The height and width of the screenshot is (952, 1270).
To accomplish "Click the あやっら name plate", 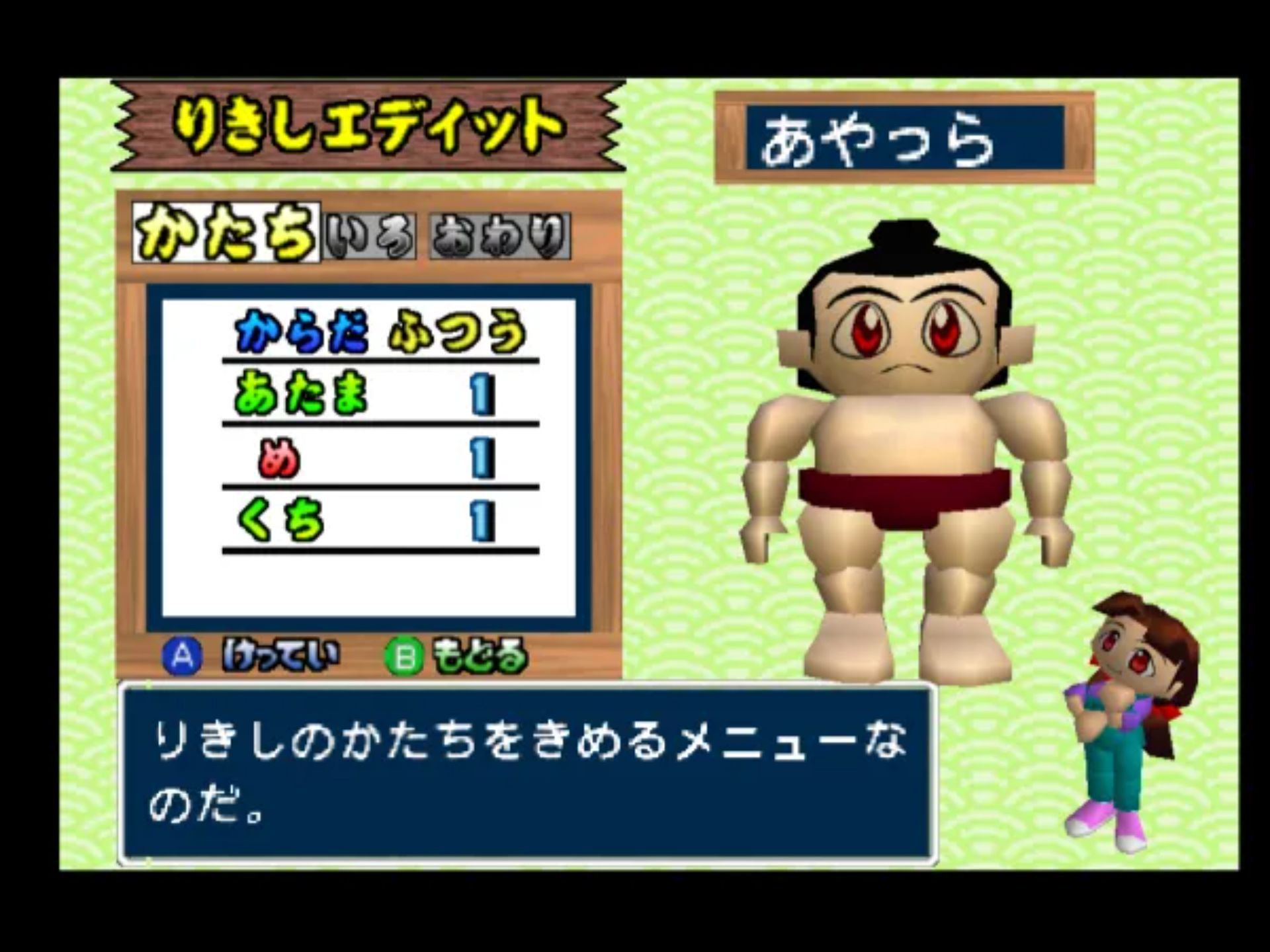I will point(906,136).
